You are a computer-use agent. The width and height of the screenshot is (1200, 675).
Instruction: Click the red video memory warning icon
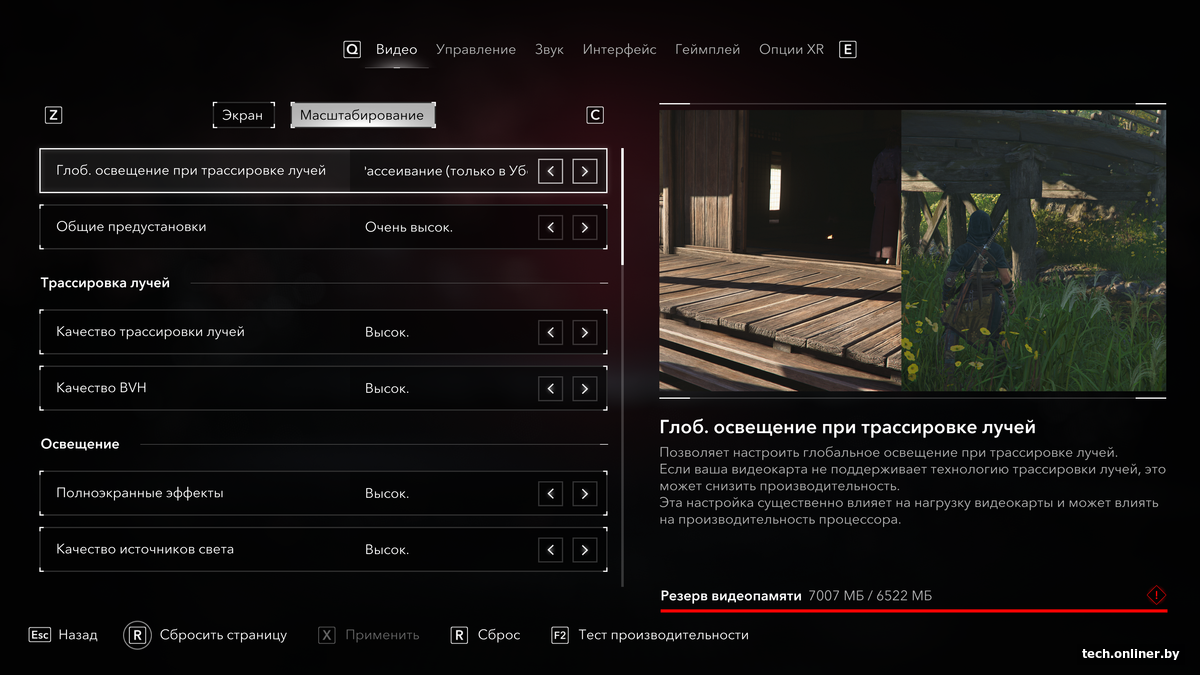click(x=1156, y=596)
